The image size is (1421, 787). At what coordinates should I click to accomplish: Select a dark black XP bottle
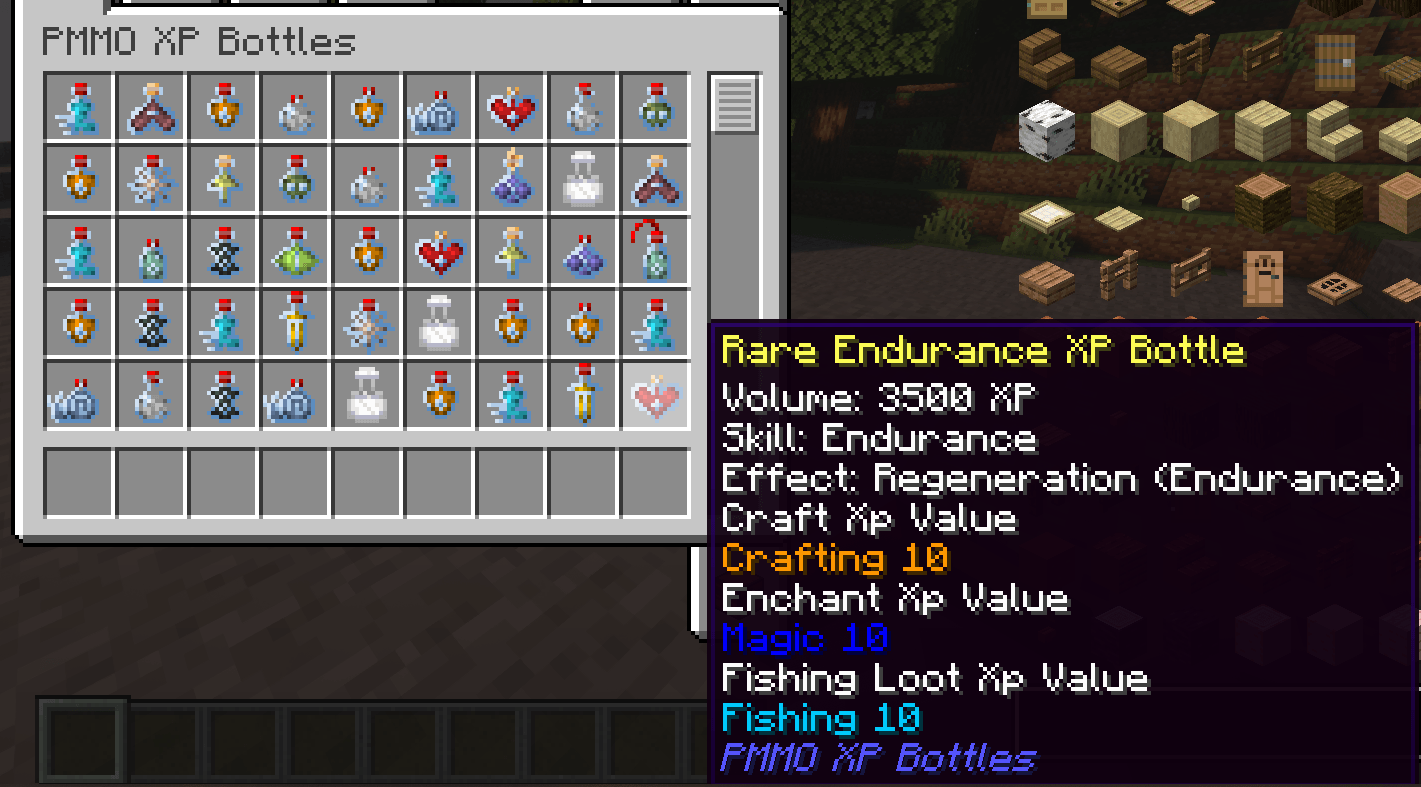223,252
